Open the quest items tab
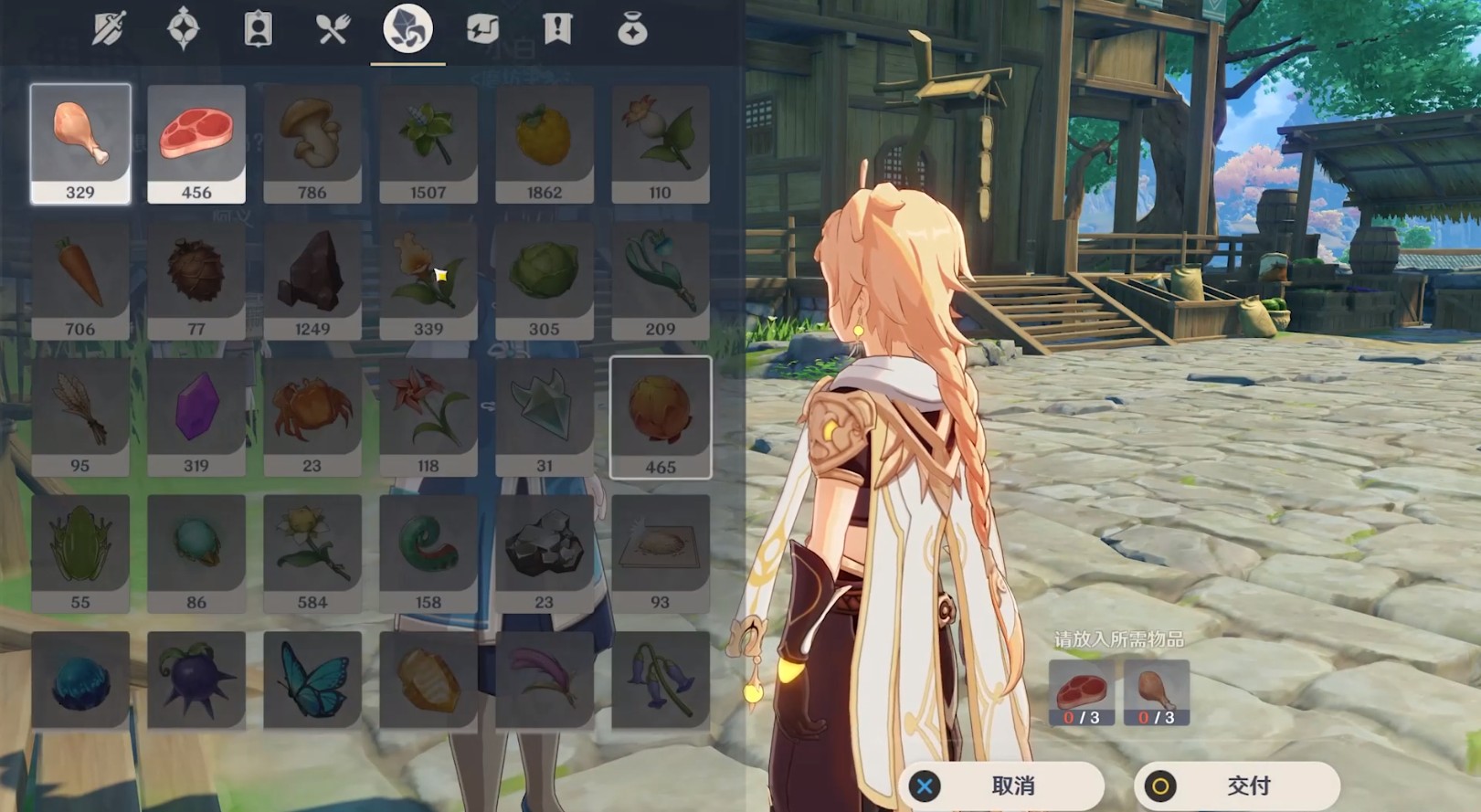 pos(557,29)
